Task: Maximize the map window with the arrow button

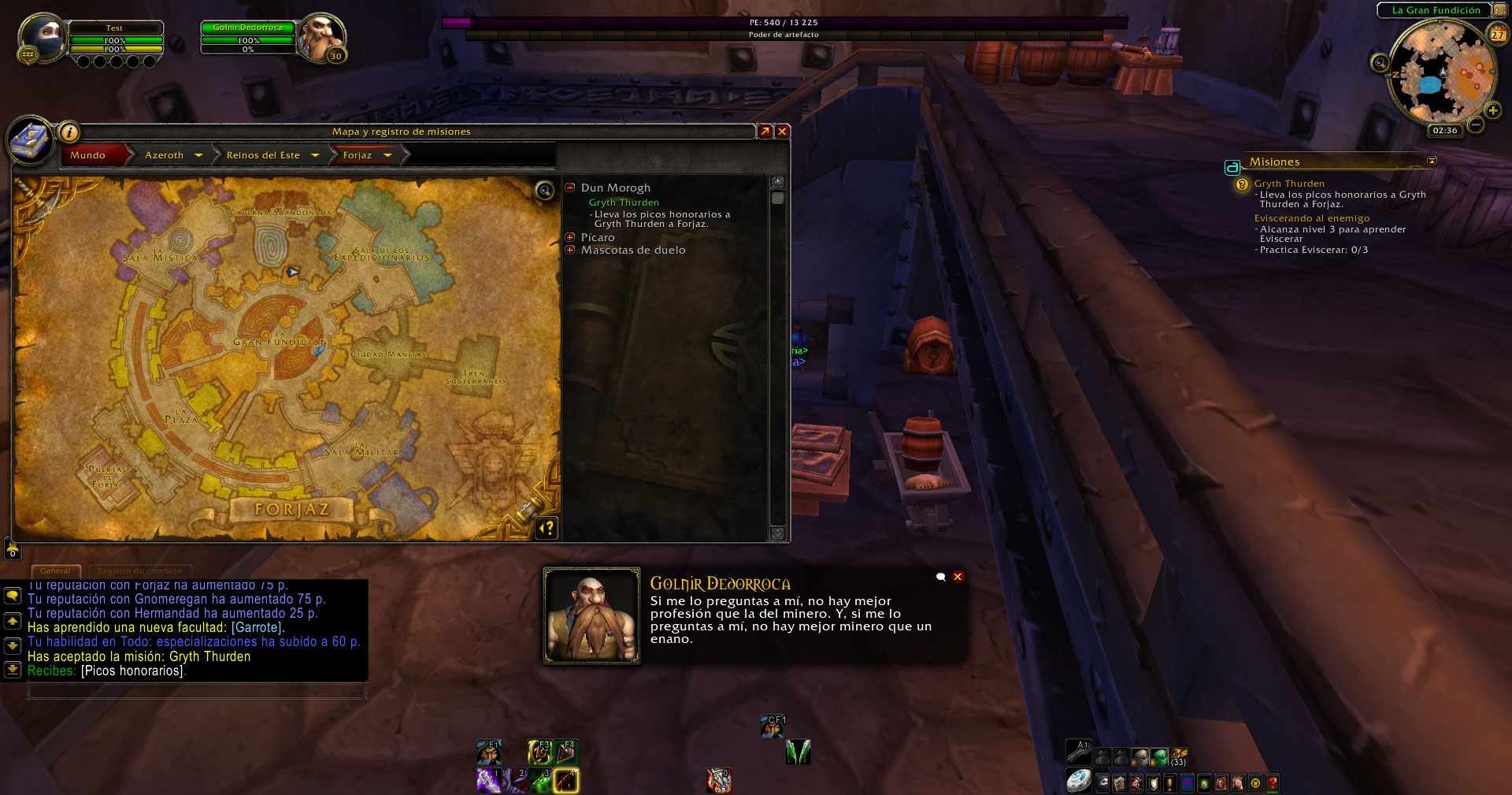Action: click(x=765, y=132)
